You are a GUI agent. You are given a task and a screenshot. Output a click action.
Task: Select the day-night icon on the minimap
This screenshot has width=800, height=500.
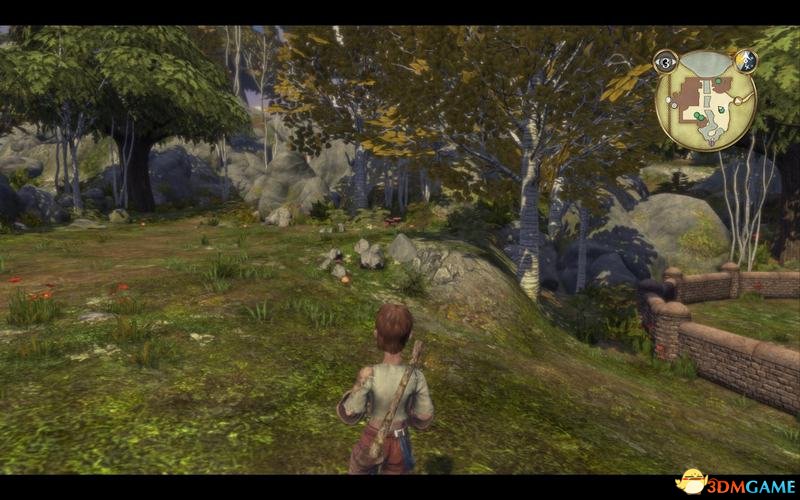coord(745,61)
